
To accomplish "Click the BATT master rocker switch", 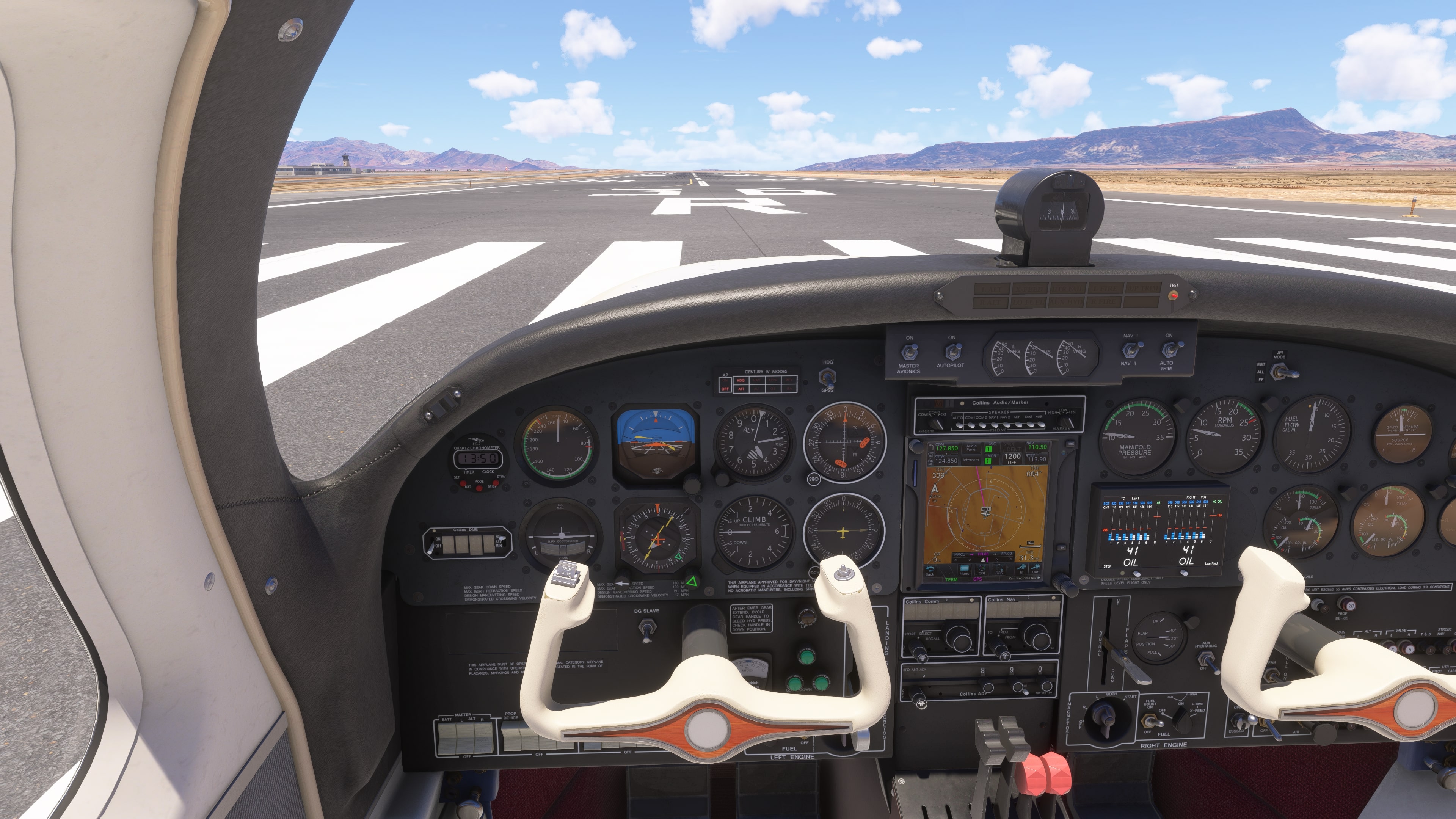I will (447, 737).
